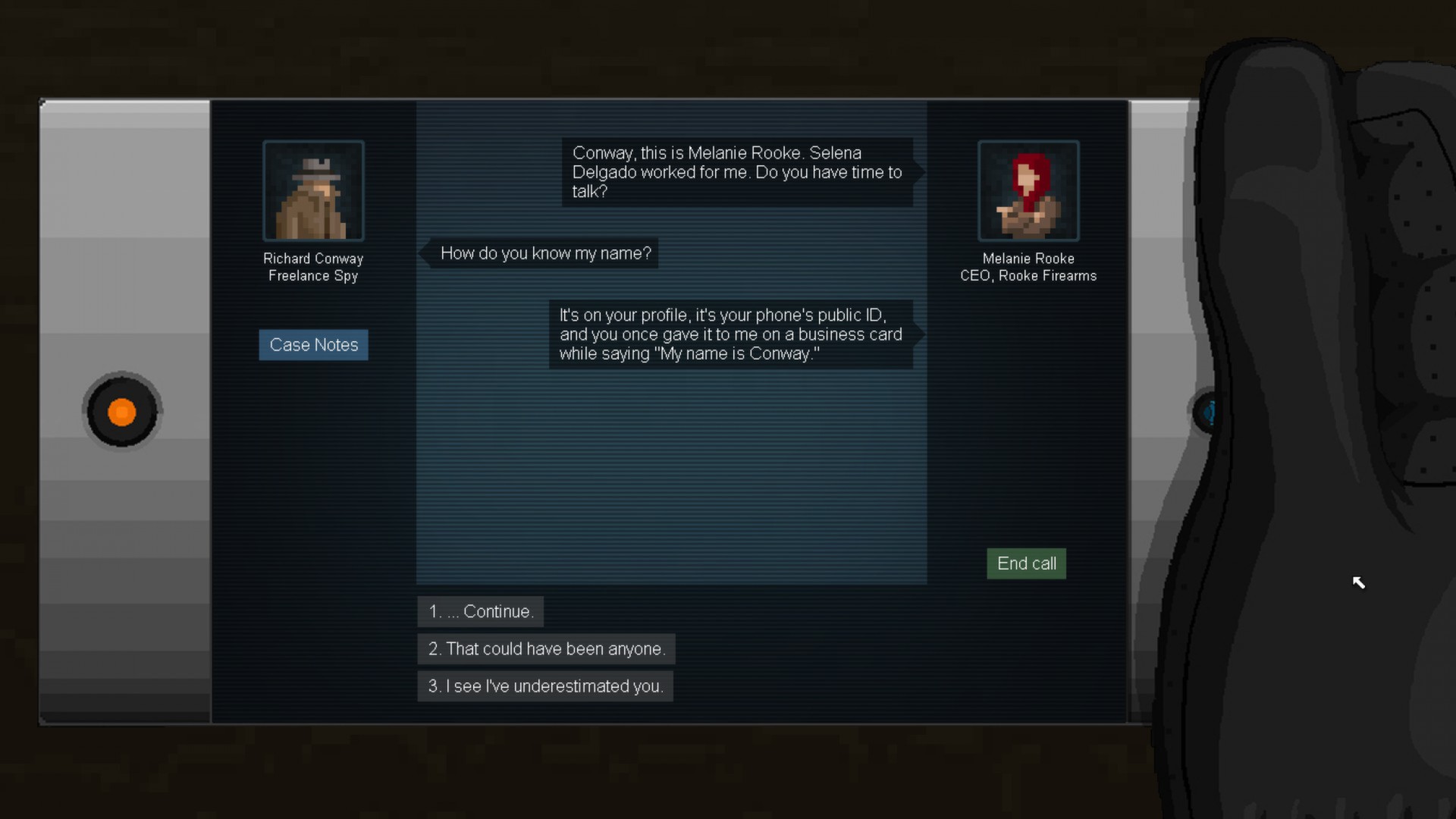Click the Freelance Spy label under Conway

312,275
